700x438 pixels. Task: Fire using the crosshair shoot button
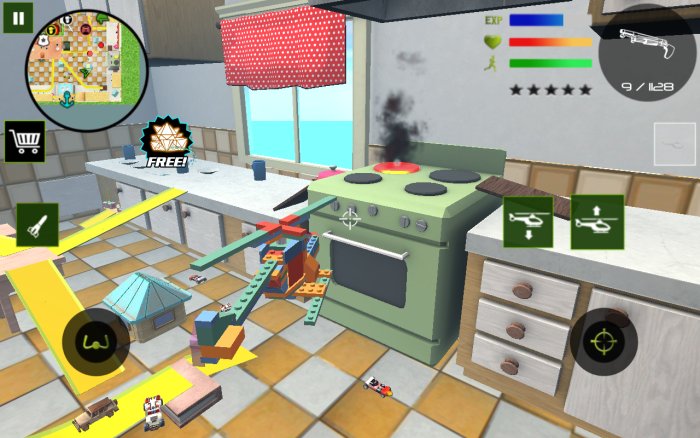(604, 342)
